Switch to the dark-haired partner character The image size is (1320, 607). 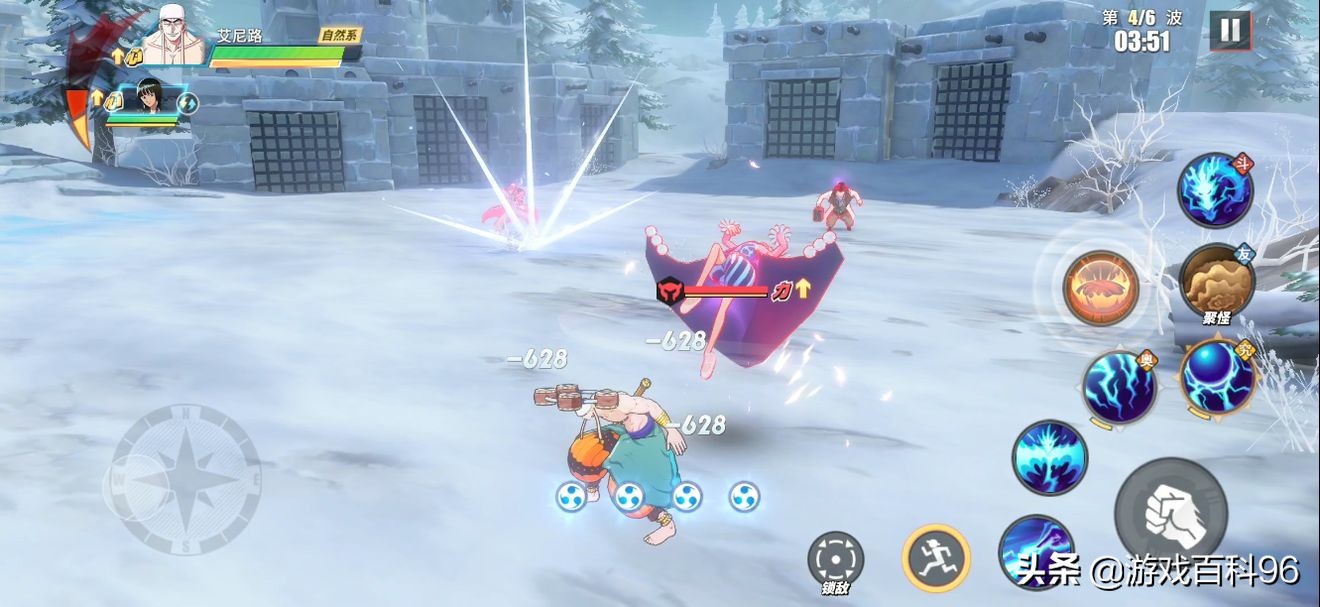[x=148, y=98]
